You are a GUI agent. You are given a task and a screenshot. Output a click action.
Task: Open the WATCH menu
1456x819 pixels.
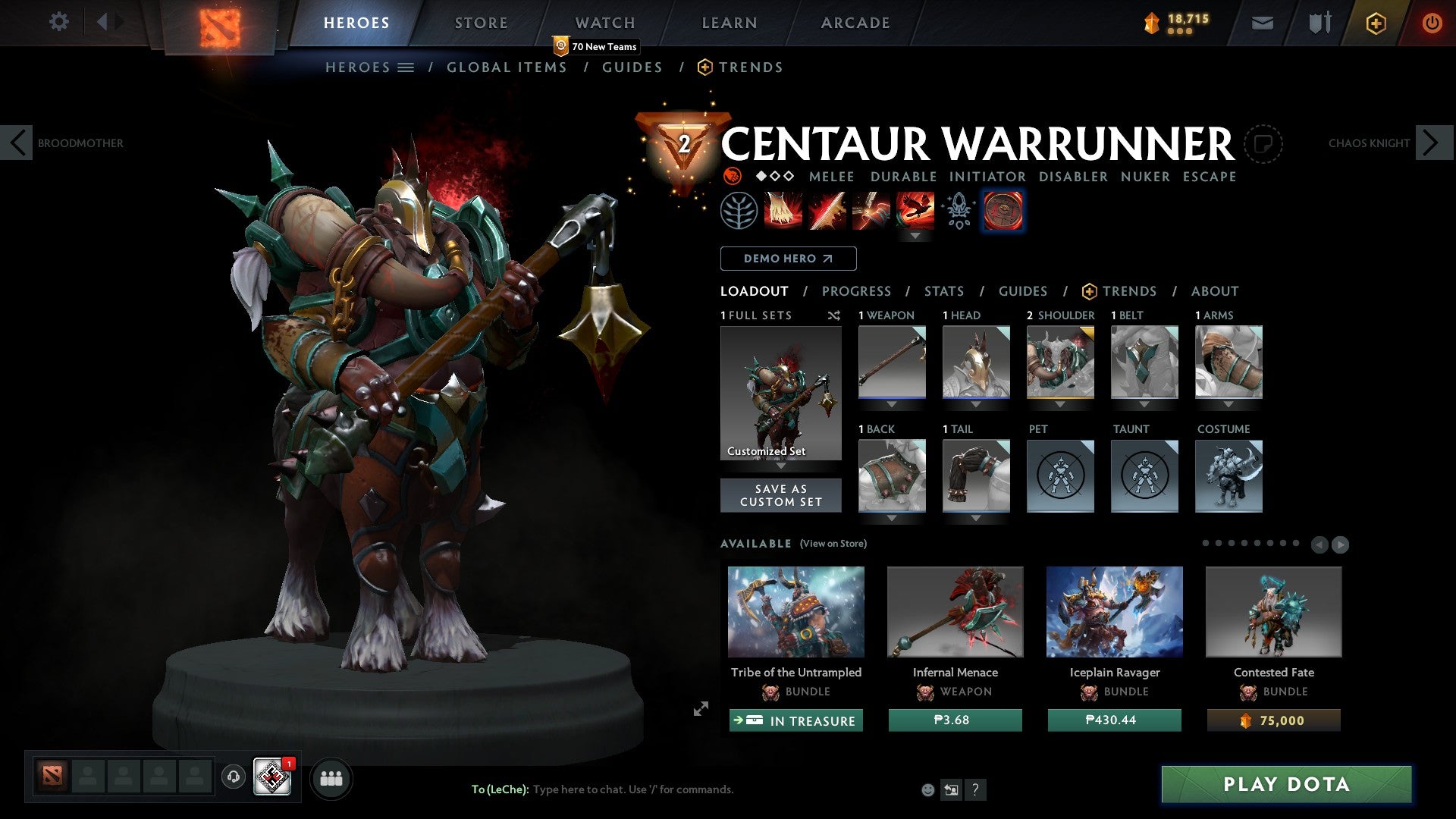pos(605,22)
